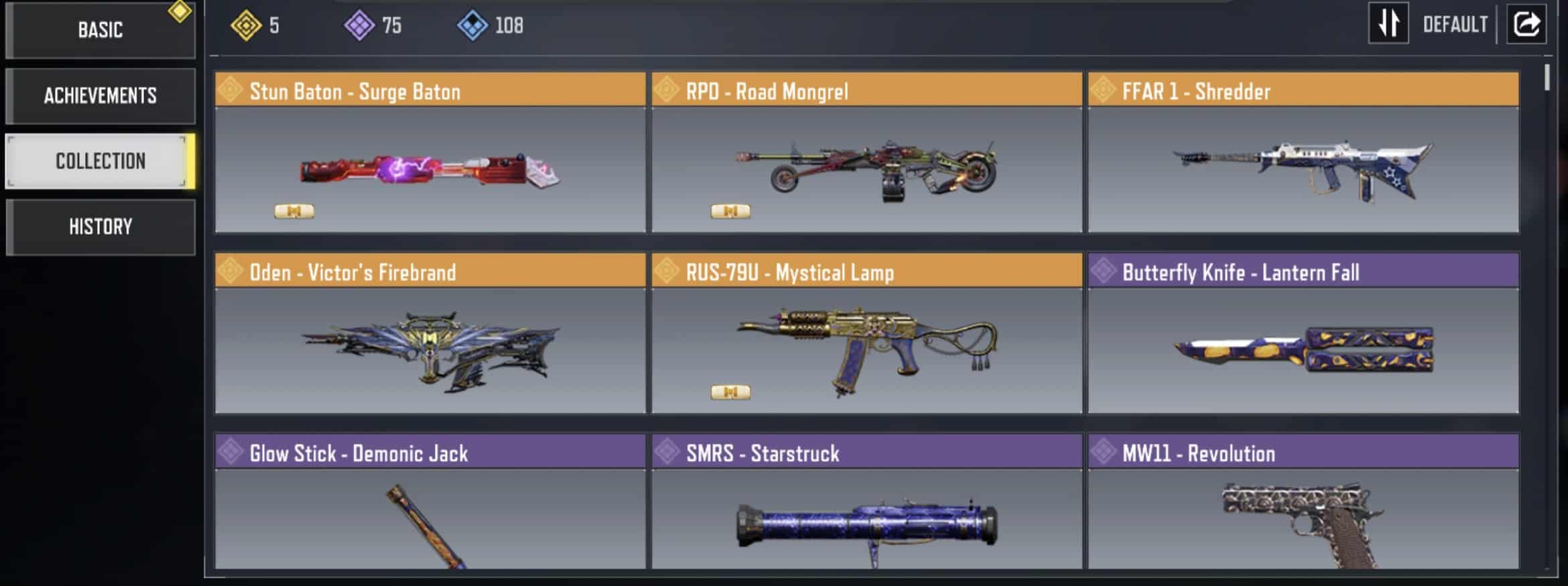This screenshot has width=1568, height=586.
Task: Open the Achievements tab
Action: [x=101, y=96]
